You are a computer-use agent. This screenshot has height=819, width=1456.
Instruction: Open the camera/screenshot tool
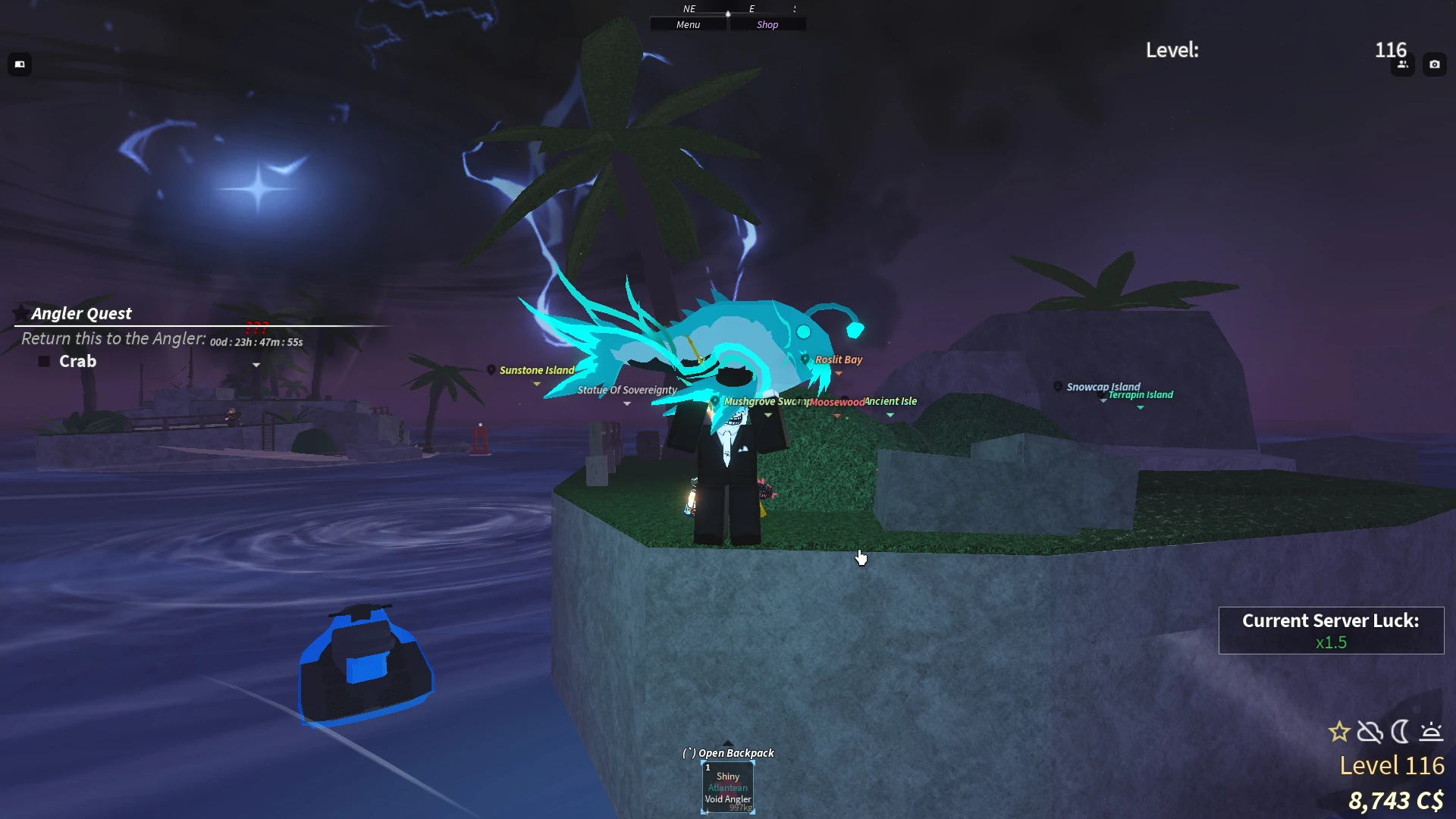click(x=1435, y=64)
